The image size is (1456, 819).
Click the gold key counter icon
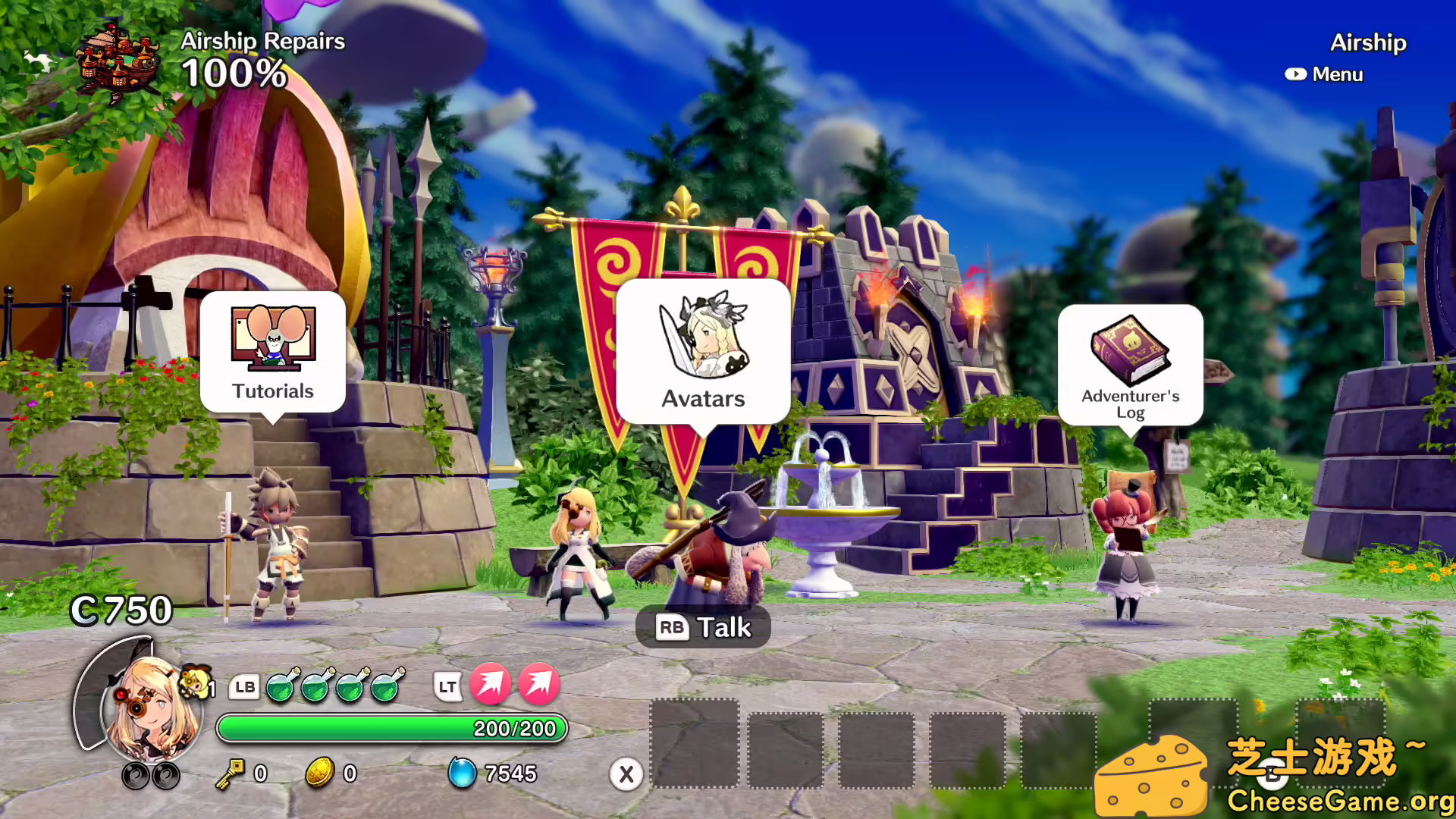[x=230, y=773]
